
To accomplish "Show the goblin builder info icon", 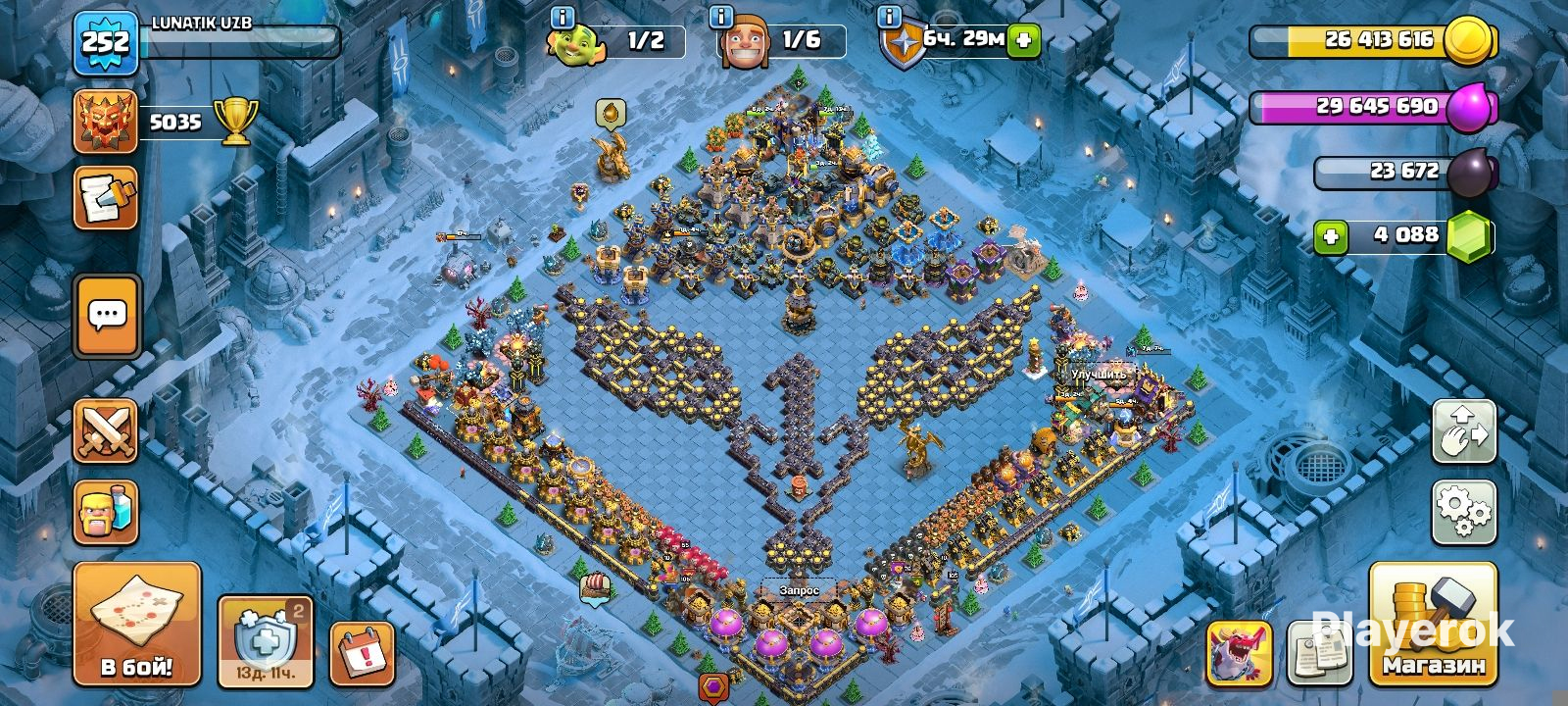I will pos(562,17).
